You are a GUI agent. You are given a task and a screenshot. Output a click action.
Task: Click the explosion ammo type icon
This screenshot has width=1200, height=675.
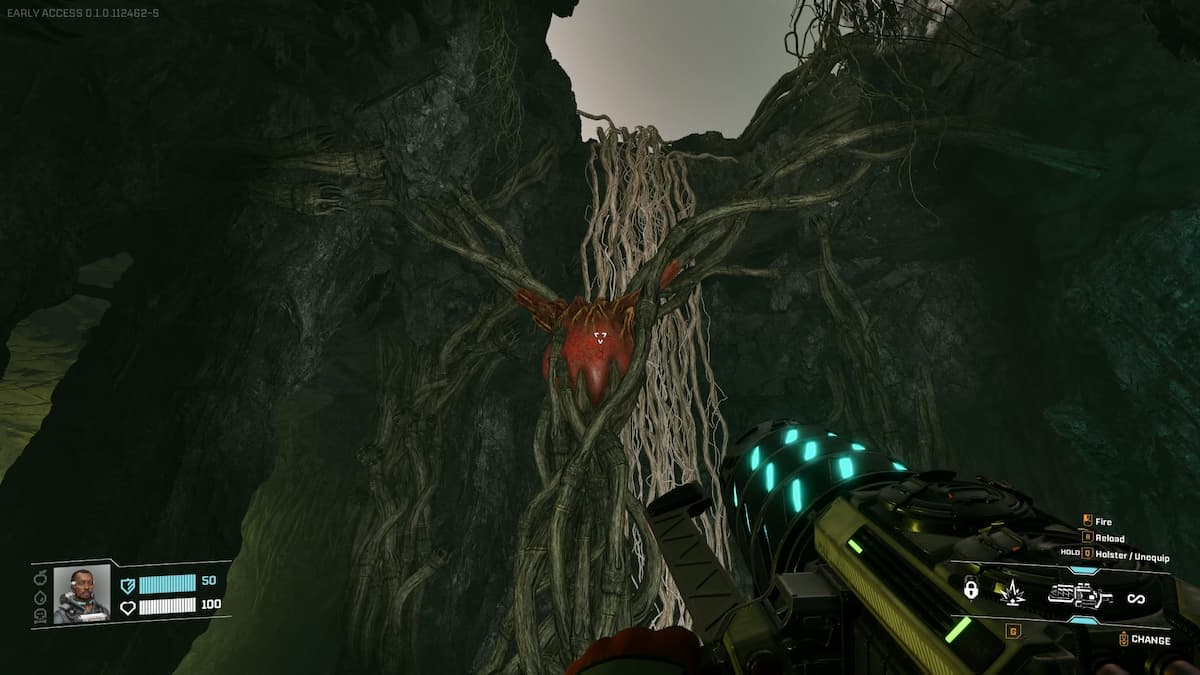click(1012, 593)
